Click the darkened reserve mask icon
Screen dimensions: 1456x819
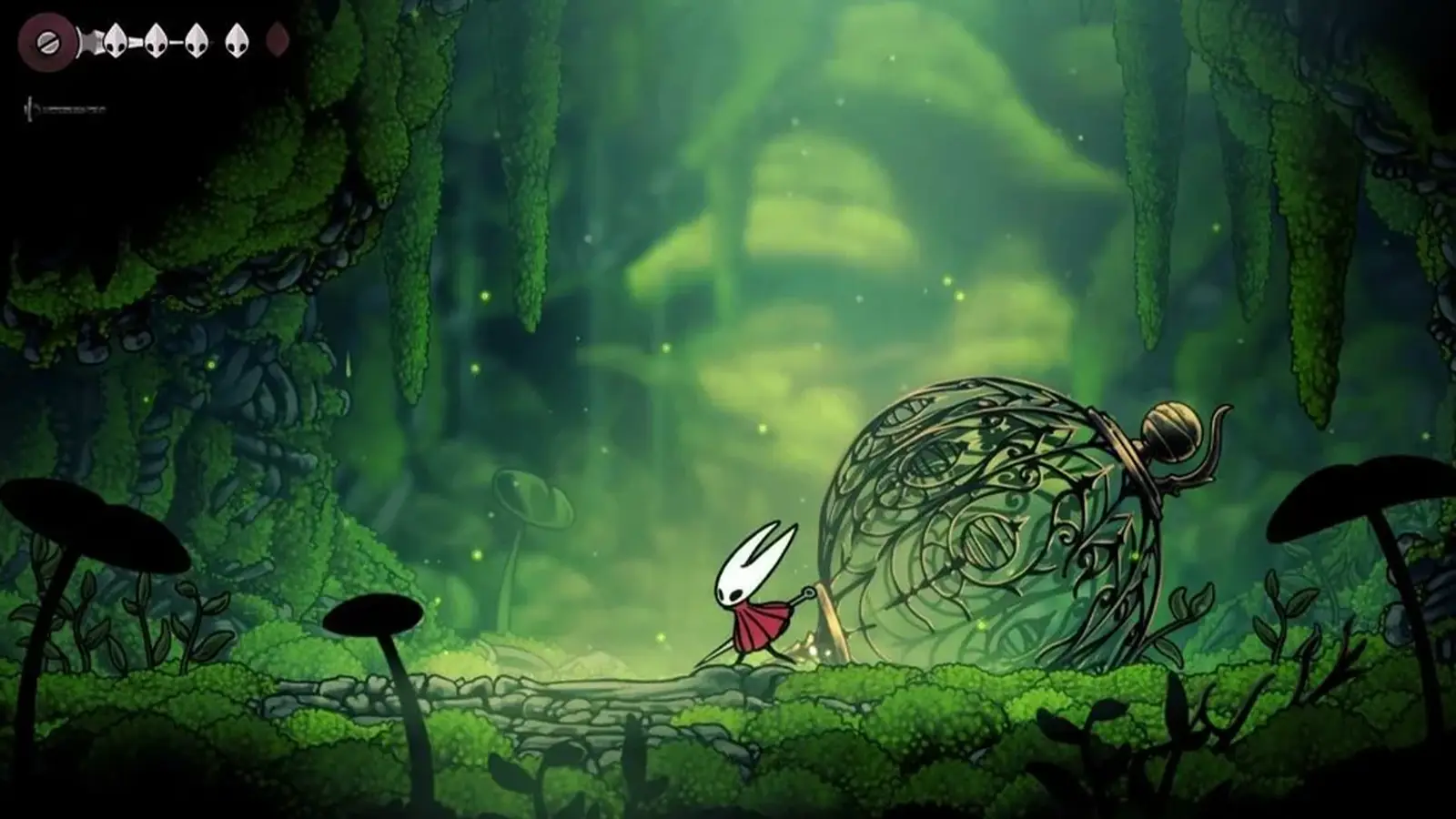(x=278, y=42)
